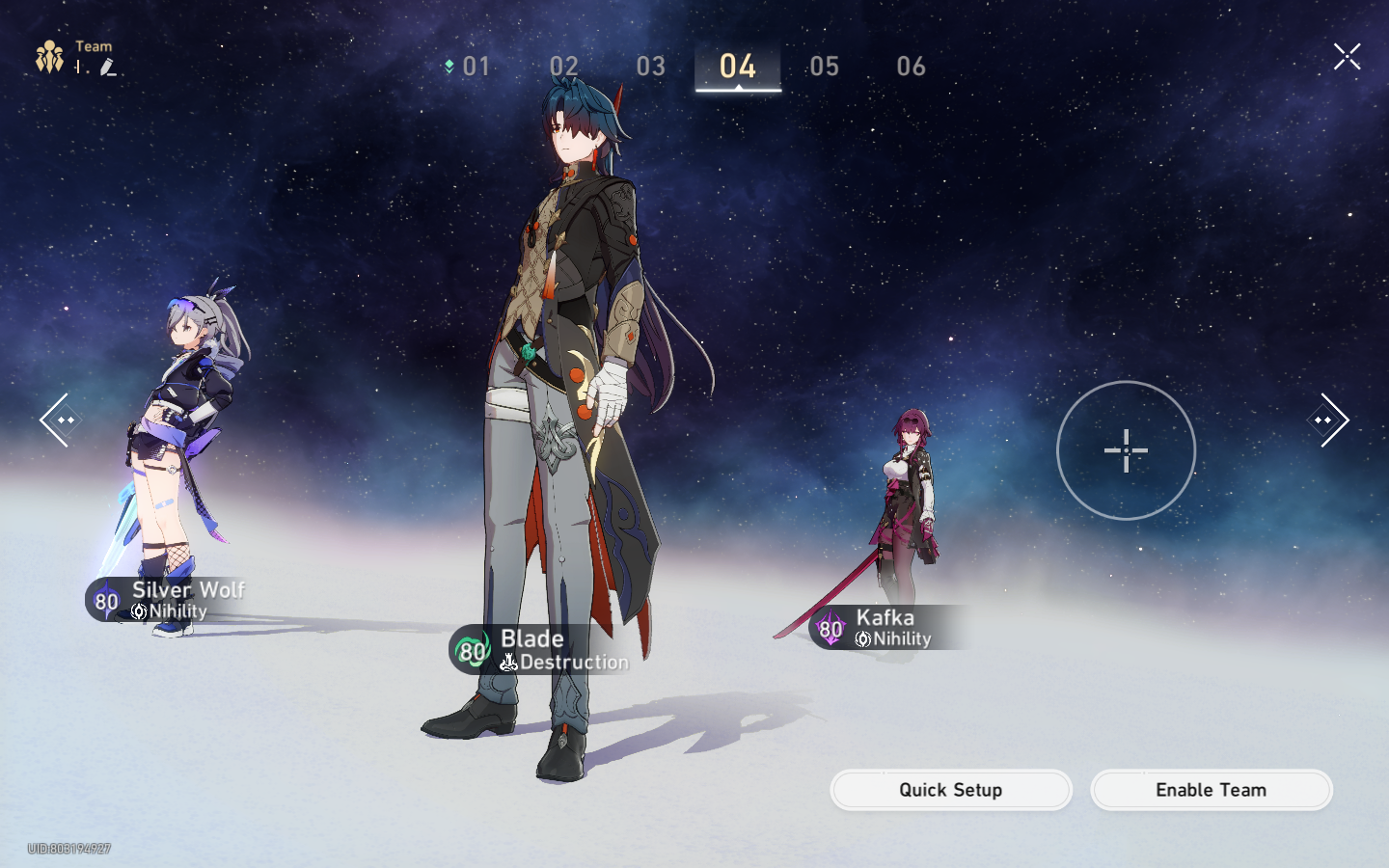
Task: Click Blade's Destruction path icon
Action: pos(508,662)
